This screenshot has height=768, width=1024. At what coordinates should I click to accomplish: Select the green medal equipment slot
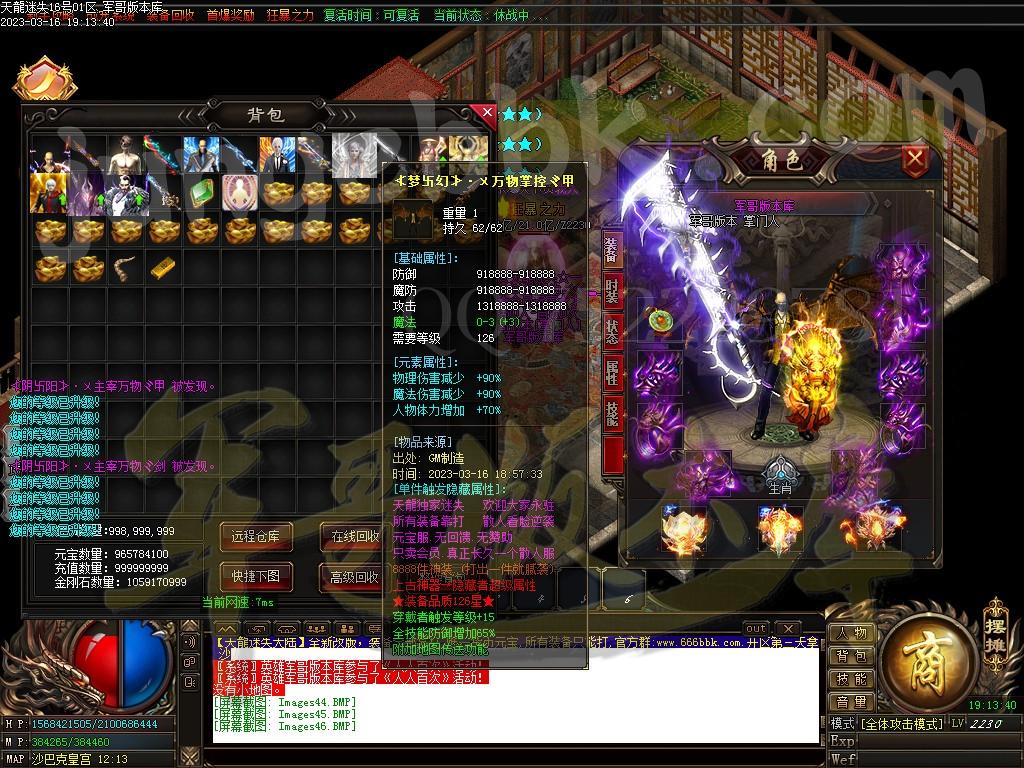tap(659, 320)
